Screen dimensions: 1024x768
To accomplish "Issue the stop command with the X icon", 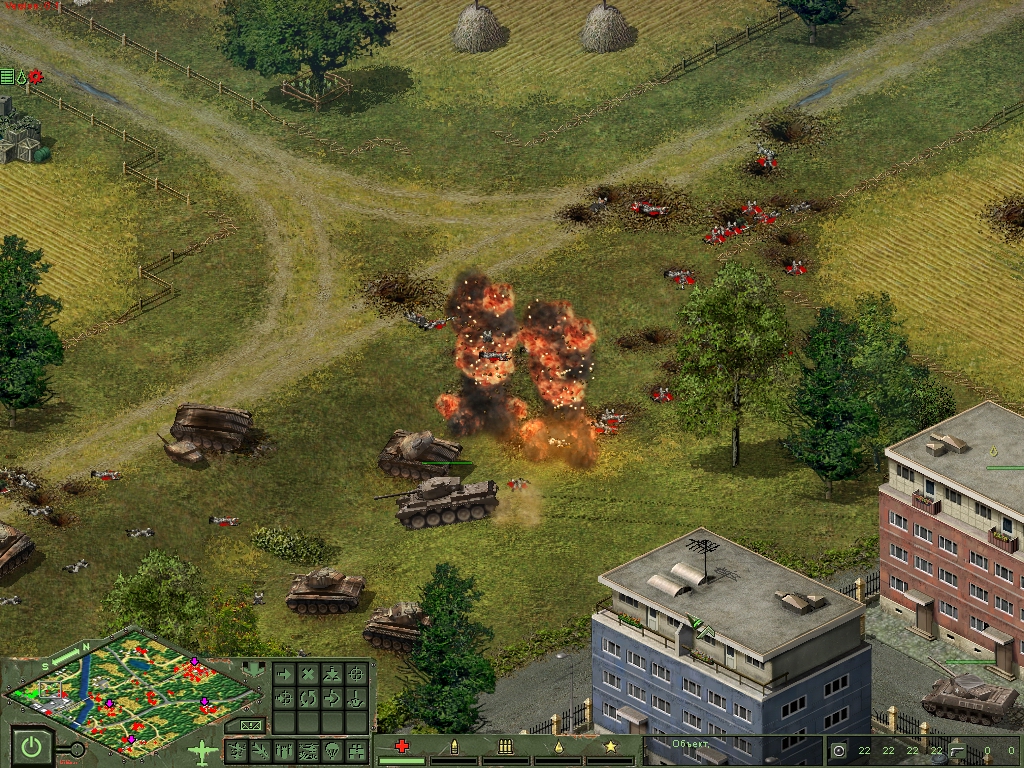I will click(308, 674).
